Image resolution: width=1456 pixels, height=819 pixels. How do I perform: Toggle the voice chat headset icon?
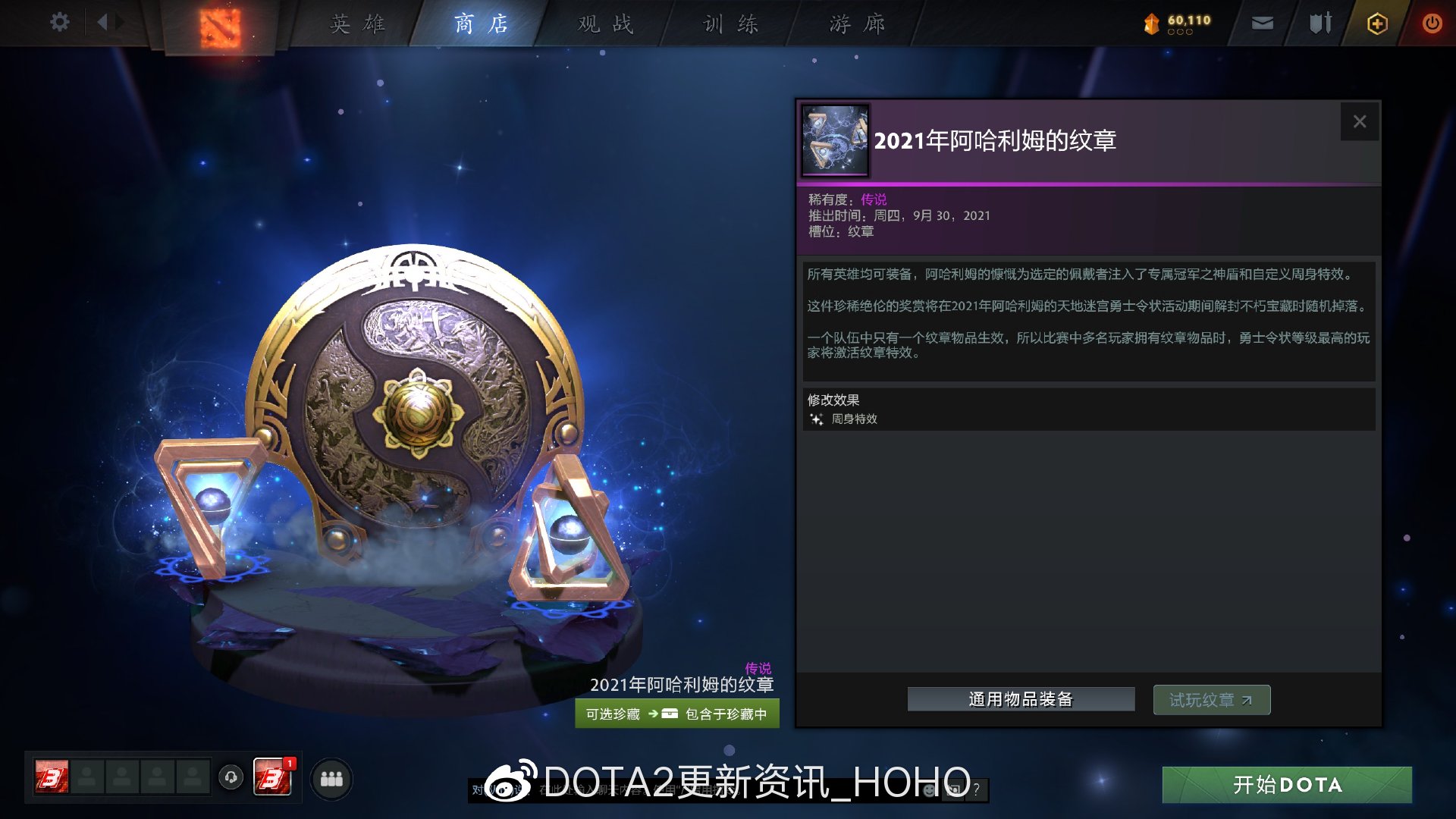tap(231, 776)
